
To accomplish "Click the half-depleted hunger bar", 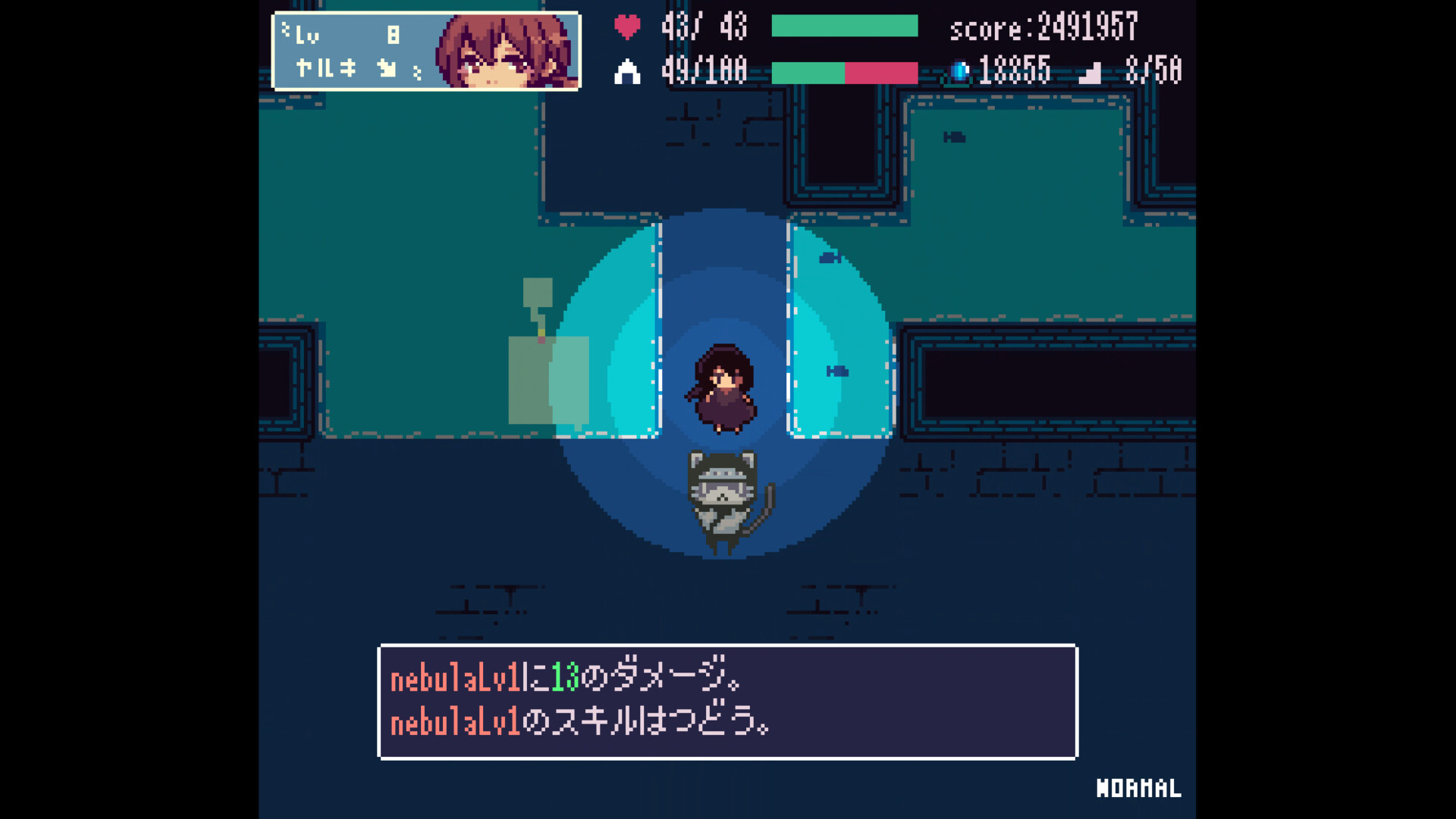I will tap(844, 72).
